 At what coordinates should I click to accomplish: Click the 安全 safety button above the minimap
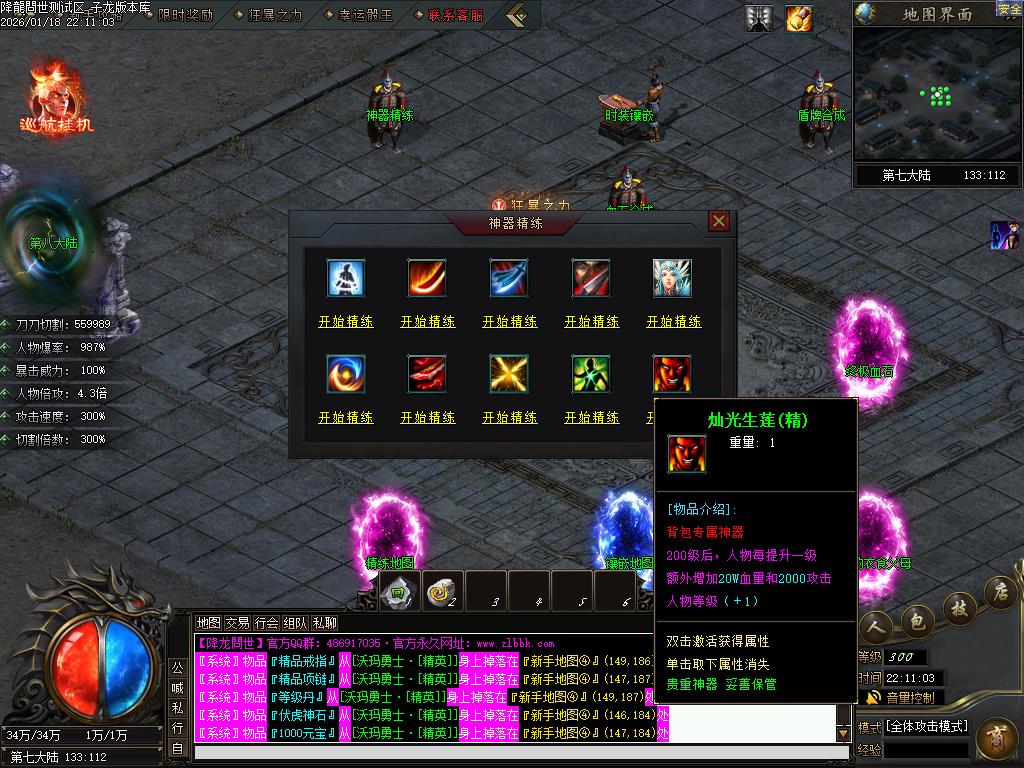1008,9
